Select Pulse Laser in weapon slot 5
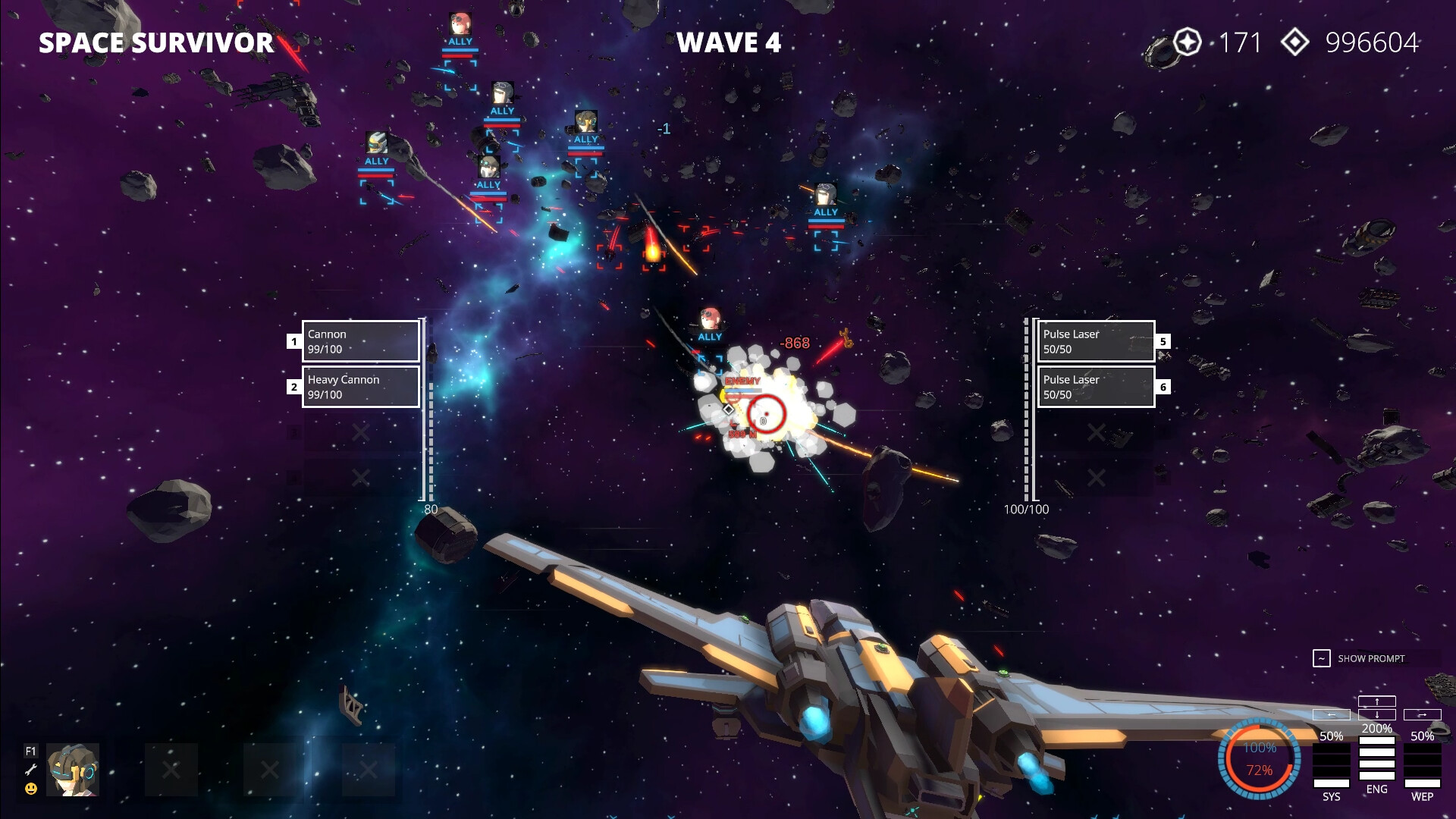Viewport: 1456px width, 819px height. point(1096,342)
